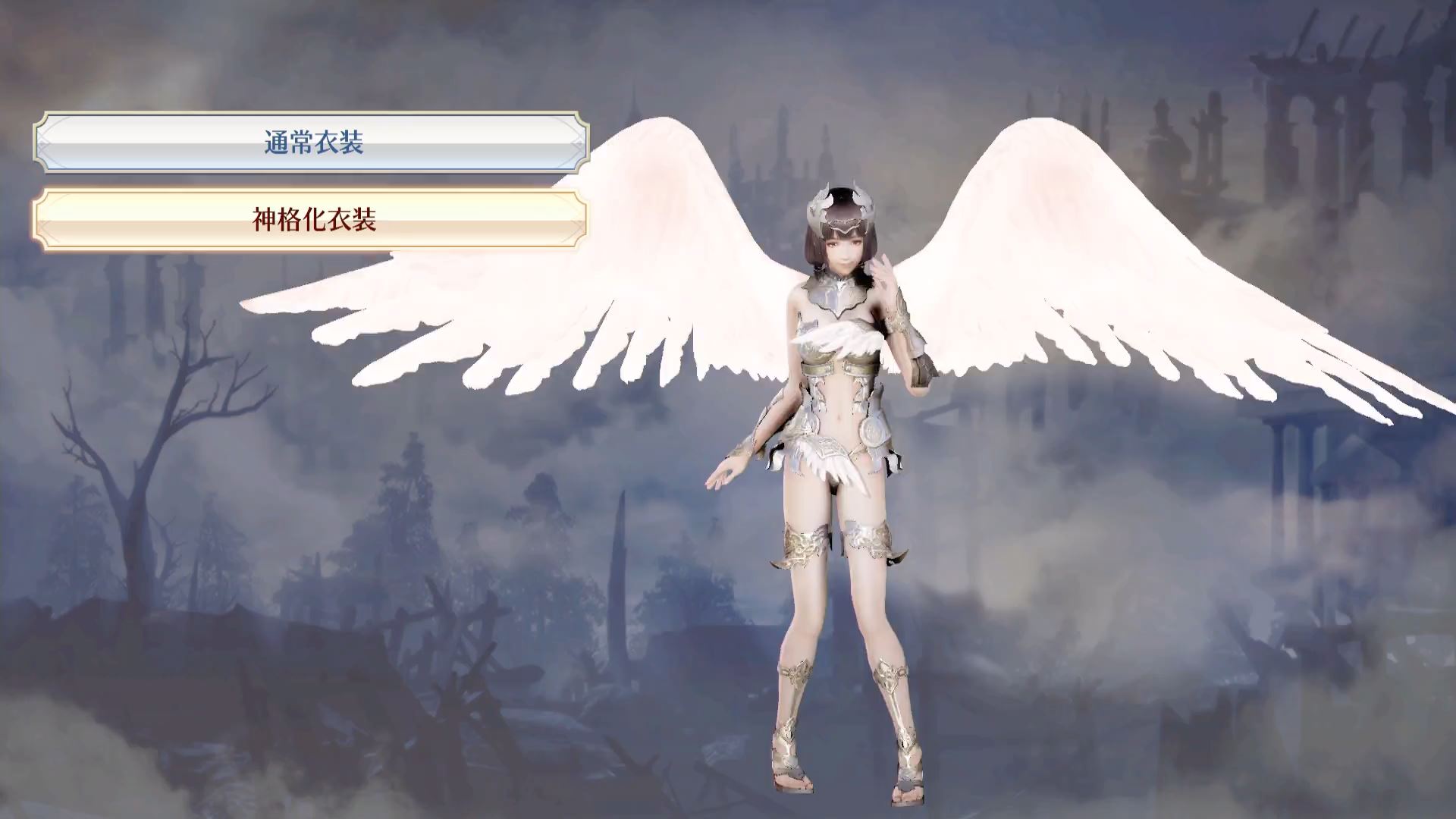The width and height of the screenshot is (1456, 819).
Task: Select the 通常衣装 costume option
Action: click(x=312, y=143)
